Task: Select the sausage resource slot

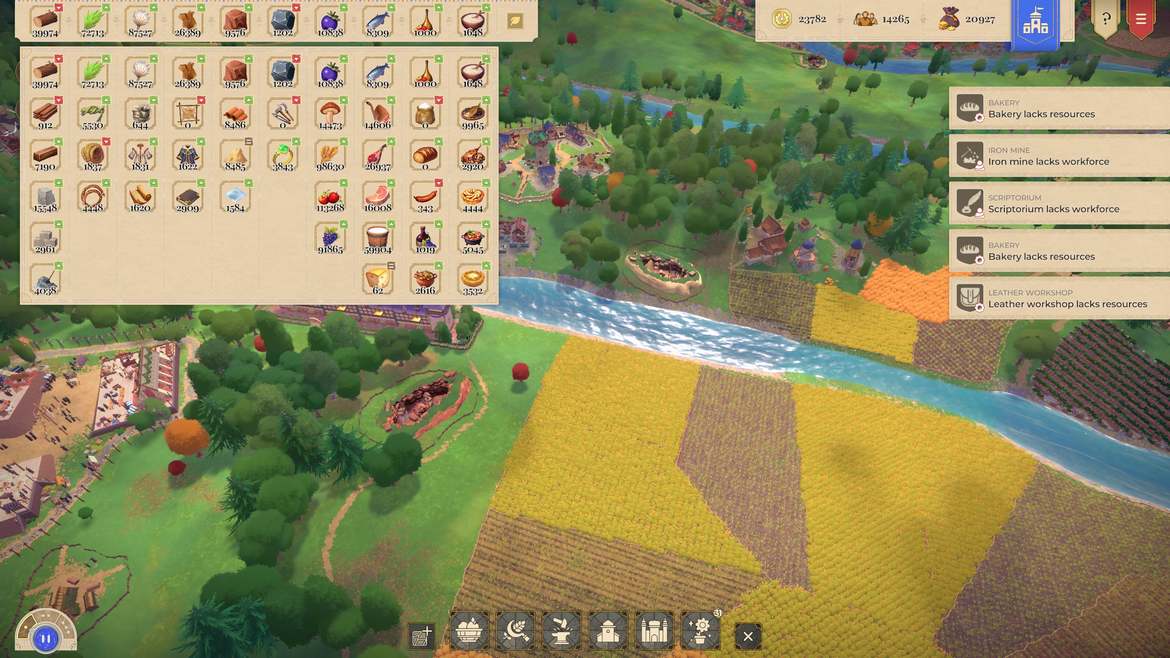Action: (424, 195)
